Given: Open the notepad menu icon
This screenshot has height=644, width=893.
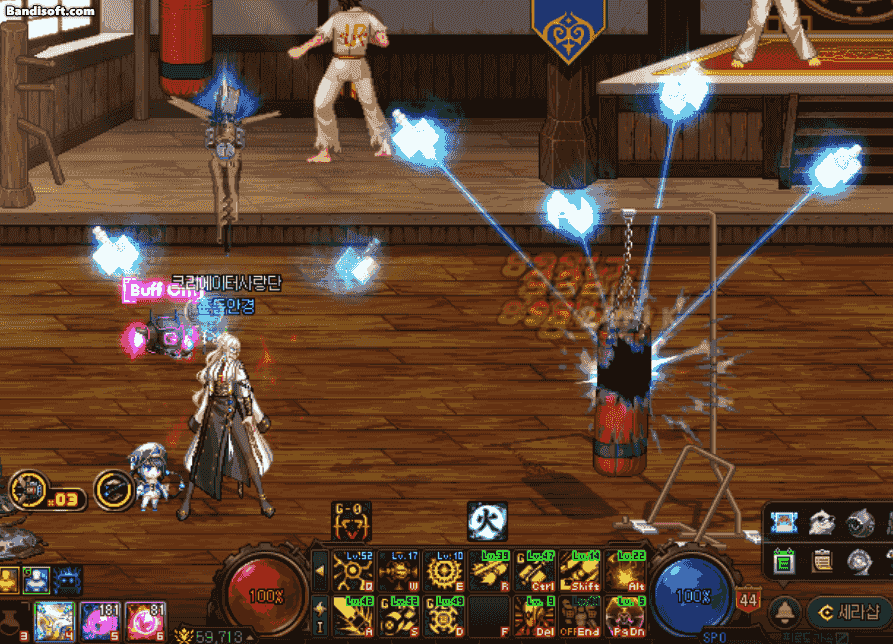Looking at the screenshot, I should (822, 561).
